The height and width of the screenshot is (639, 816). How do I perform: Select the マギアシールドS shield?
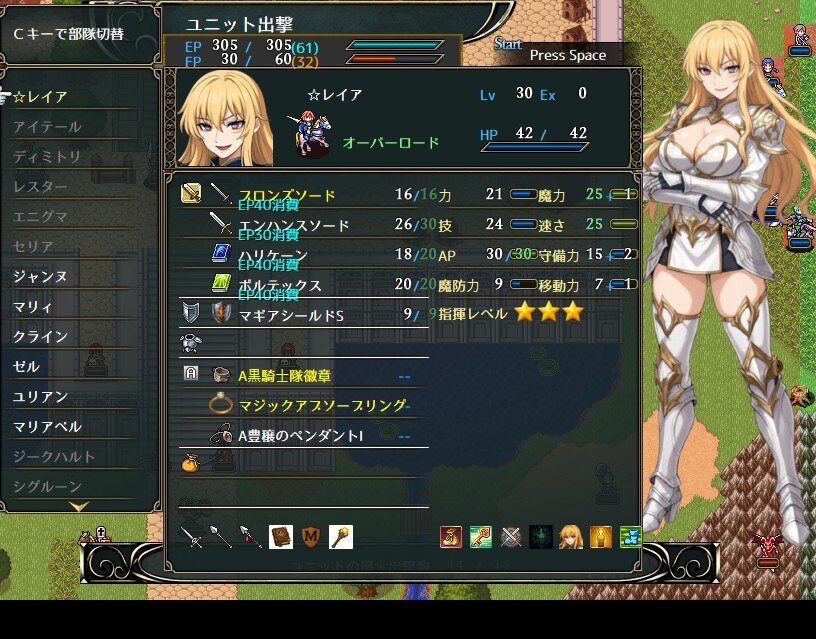tap(290, 315)
